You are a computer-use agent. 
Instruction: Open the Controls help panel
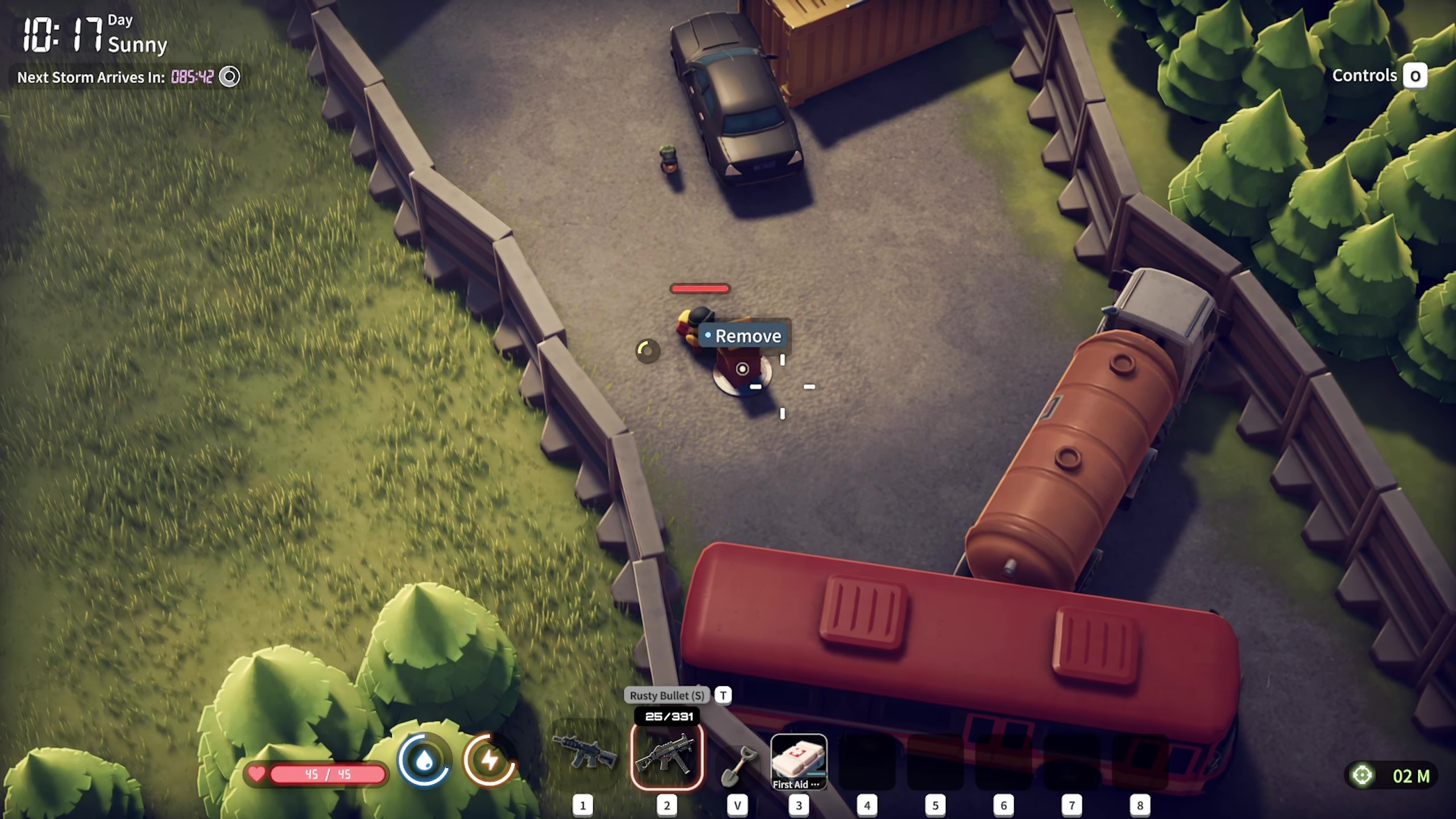click(x=1415, y=76)
